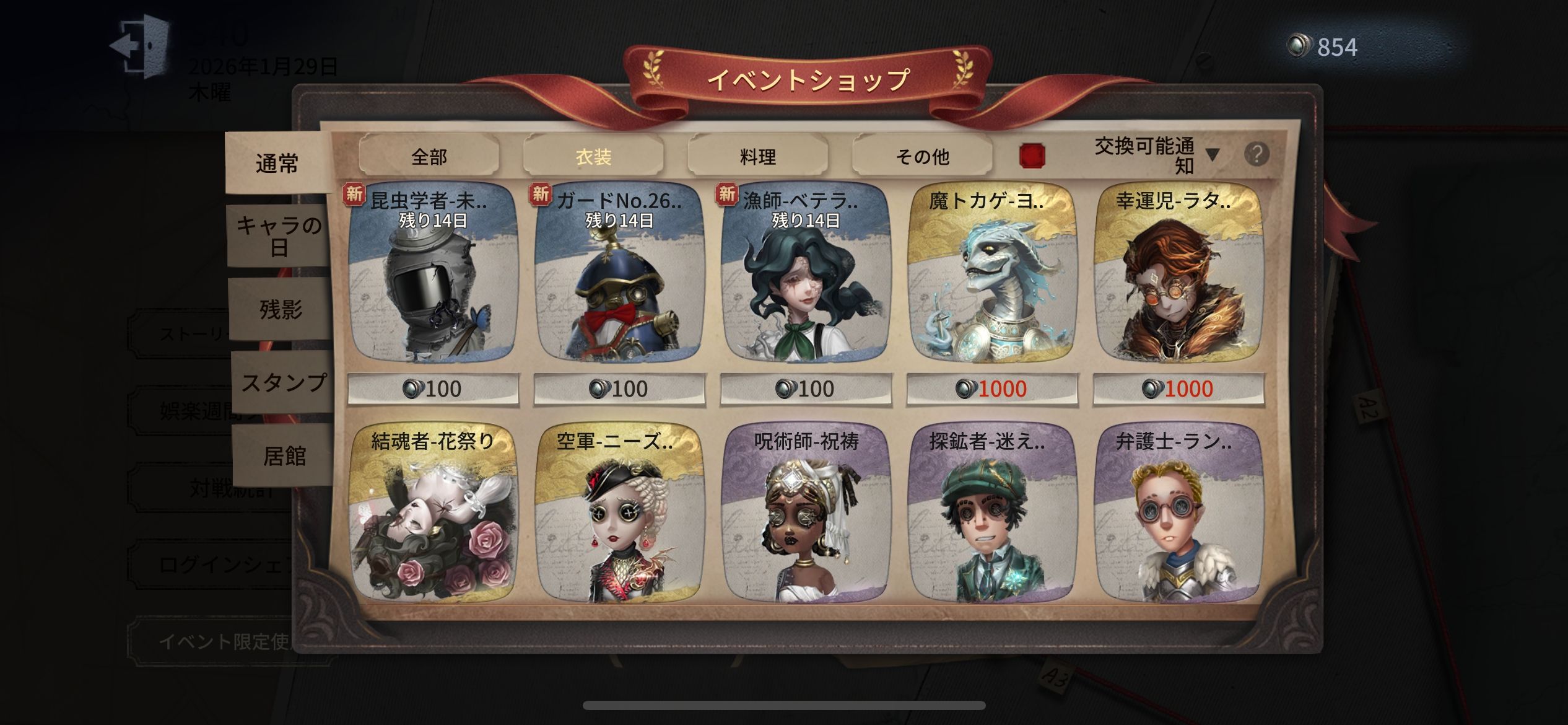Filter shop by 衣装 category
The image size is (1568, 725).
pyautogui.click(x=593, y=156)
